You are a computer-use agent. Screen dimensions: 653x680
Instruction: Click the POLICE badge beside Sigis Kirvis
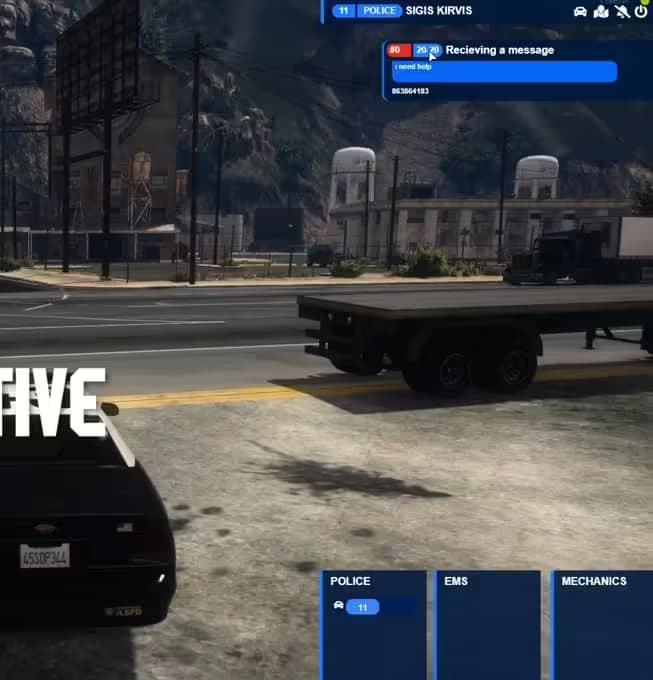pos(379,11)
